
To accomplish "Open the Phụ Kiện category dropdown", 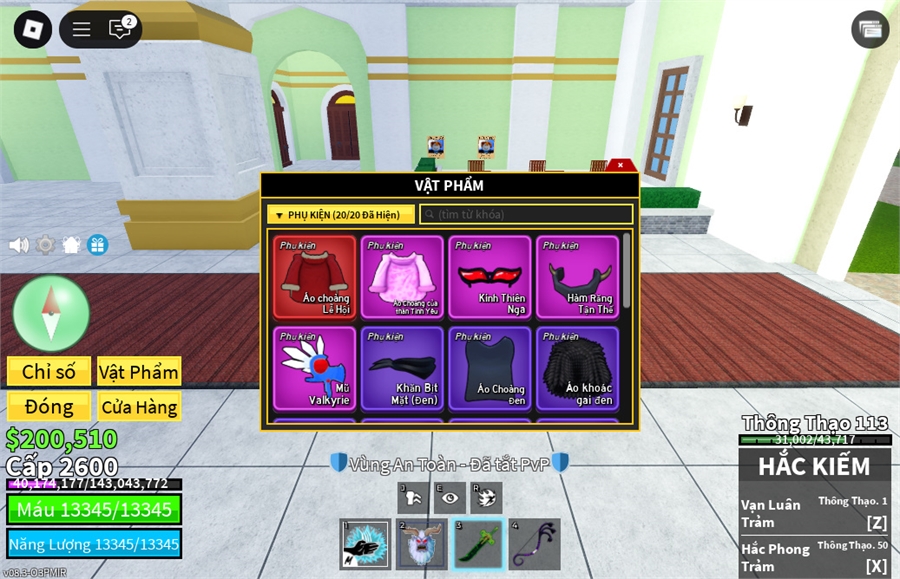I will pyautogui.click(x=340, y=215).
